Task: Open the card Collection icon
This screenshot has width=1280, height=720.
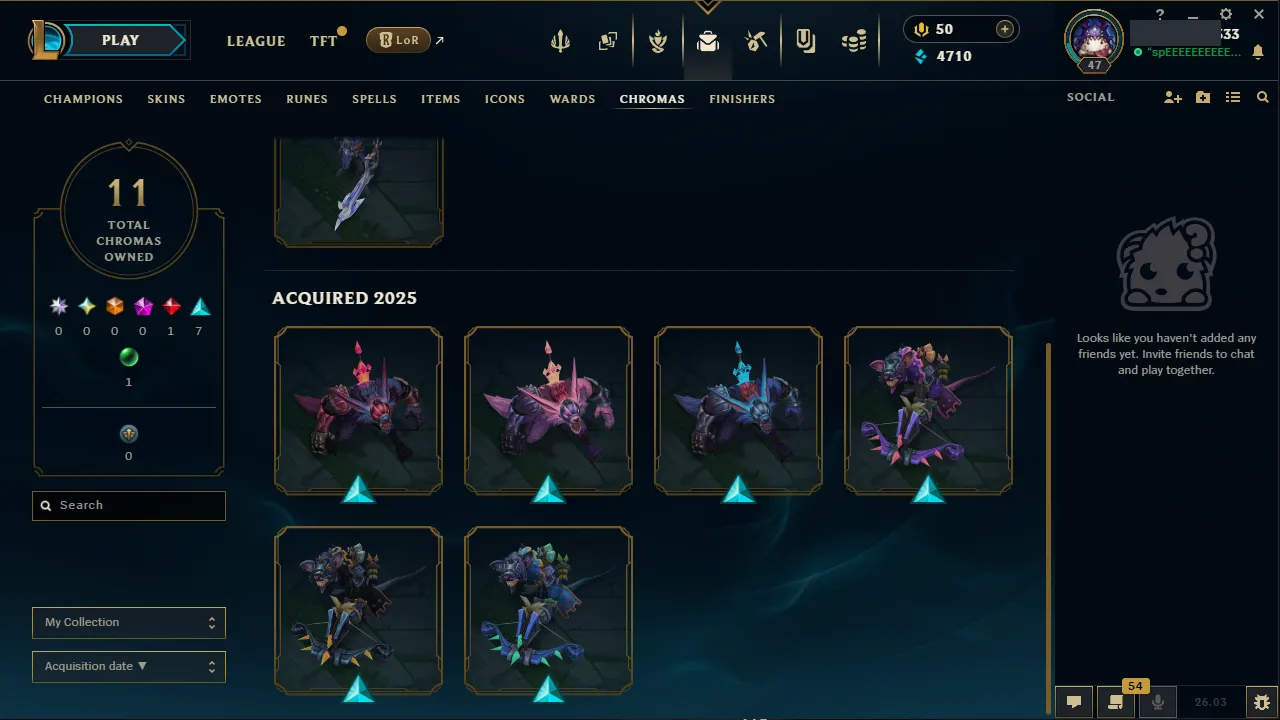Action: coord(608,40)
